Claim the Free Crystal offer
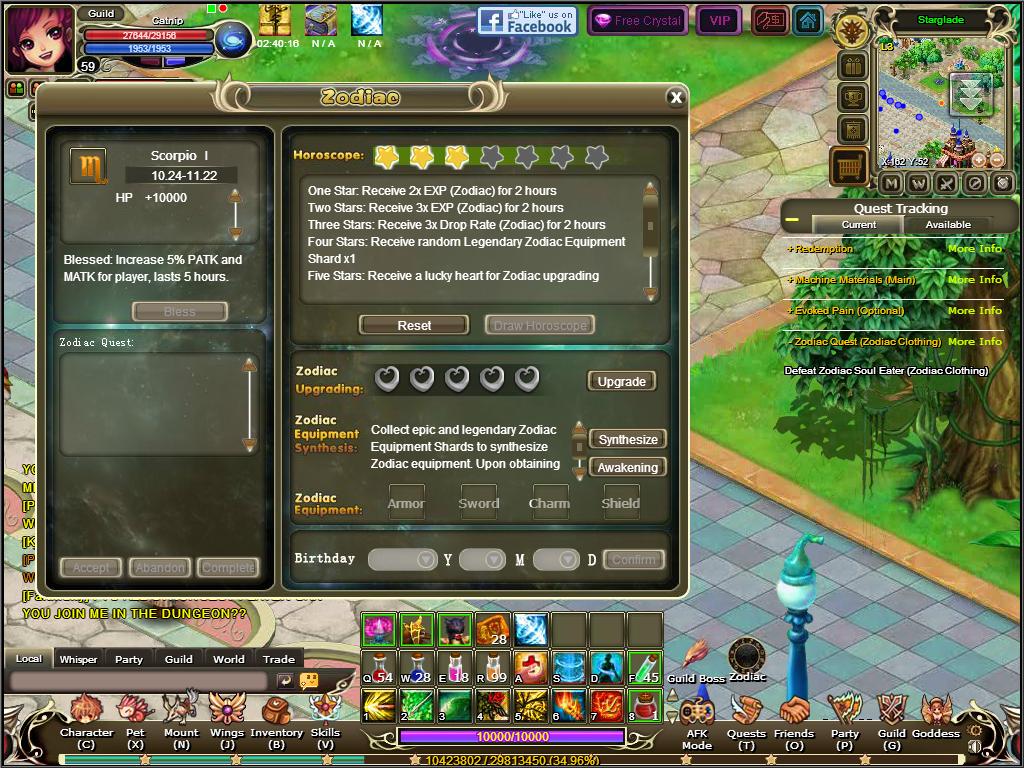Viewport: 1024px width, 768px height. pyautogui.click(x=636, y=20)
